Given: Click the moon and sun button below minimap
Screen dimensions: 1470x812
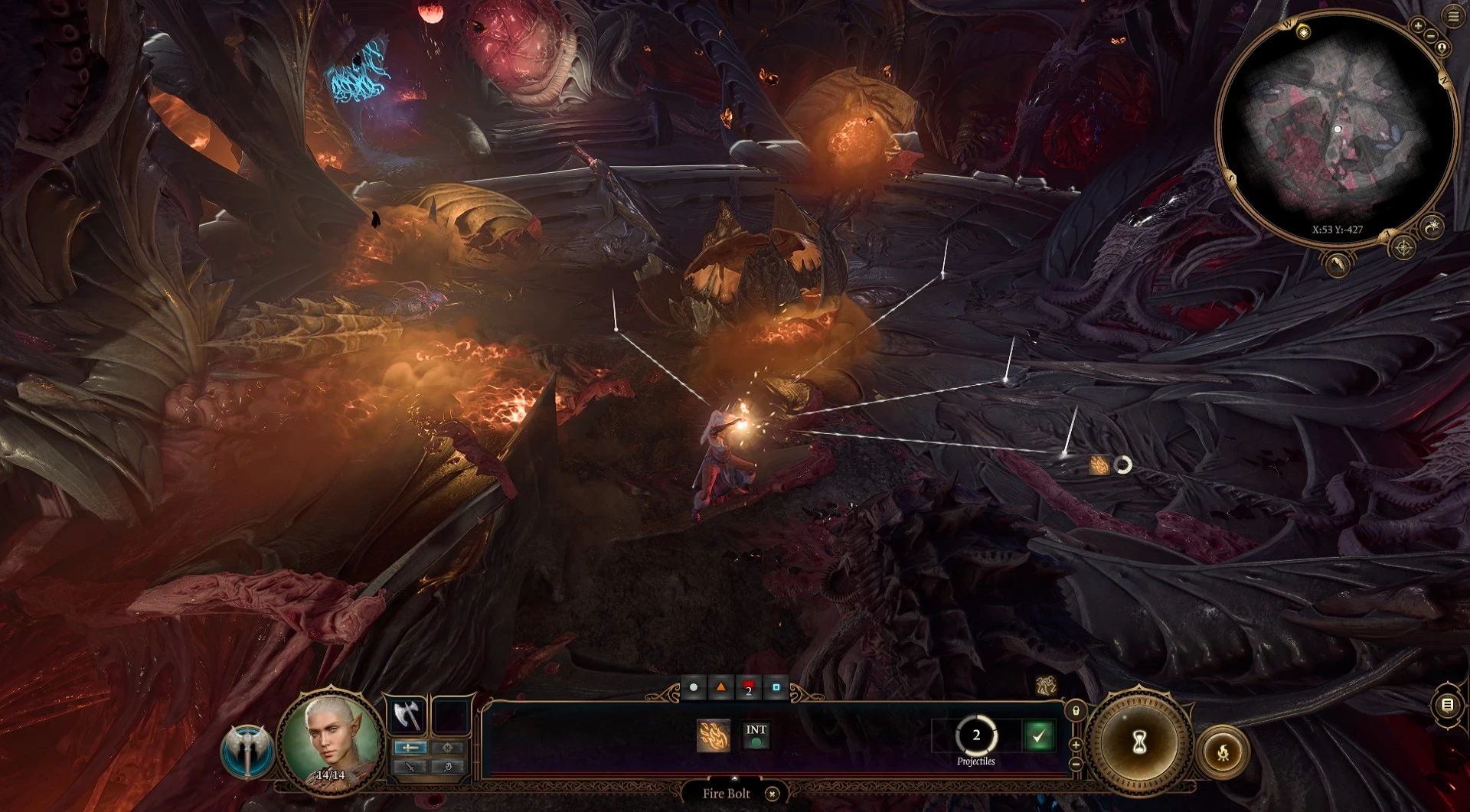Looking at the screenshot, I should click(1433, 226).
